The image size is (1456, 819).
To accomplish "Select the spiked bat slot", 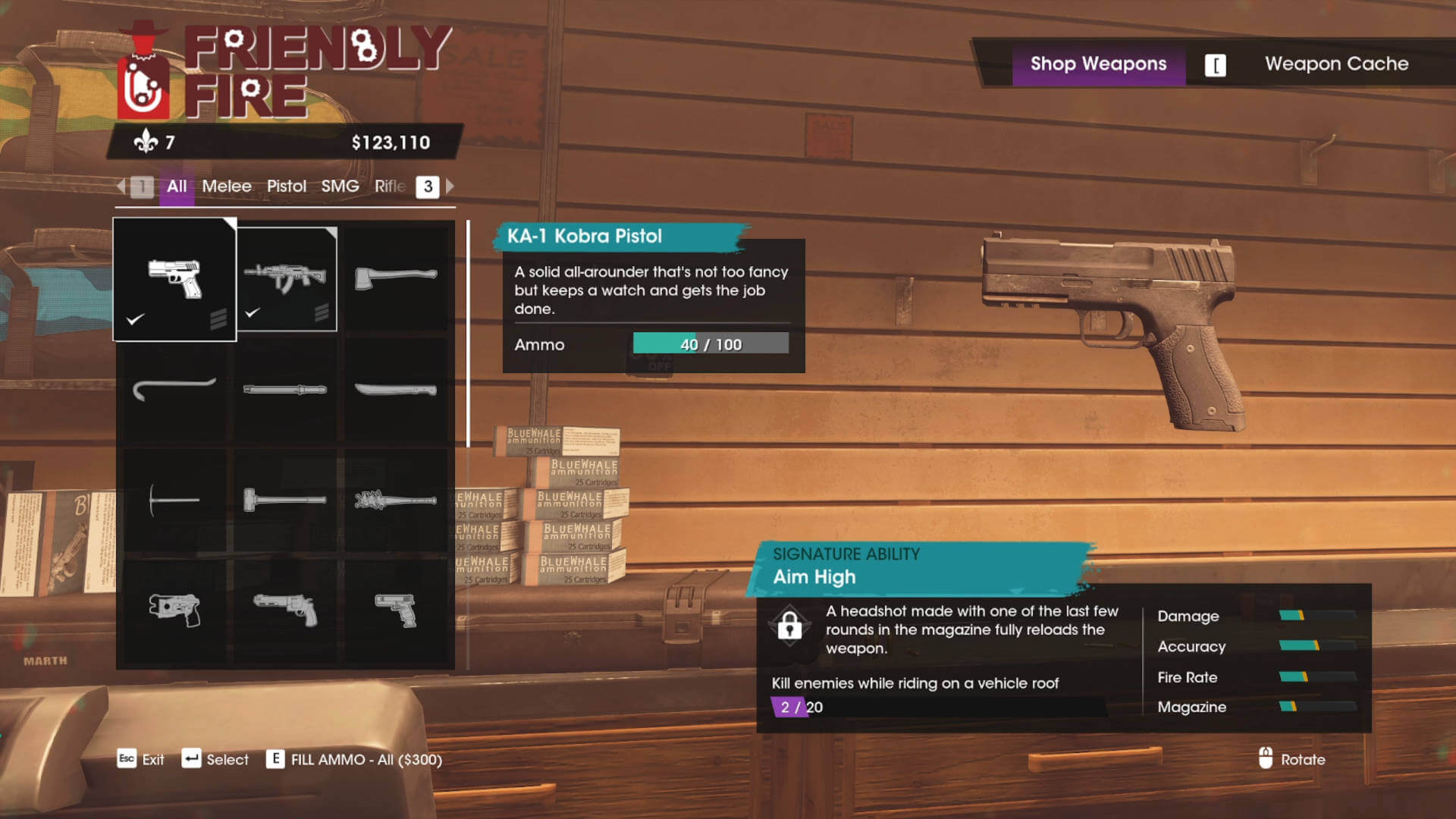I will (396, 500).
